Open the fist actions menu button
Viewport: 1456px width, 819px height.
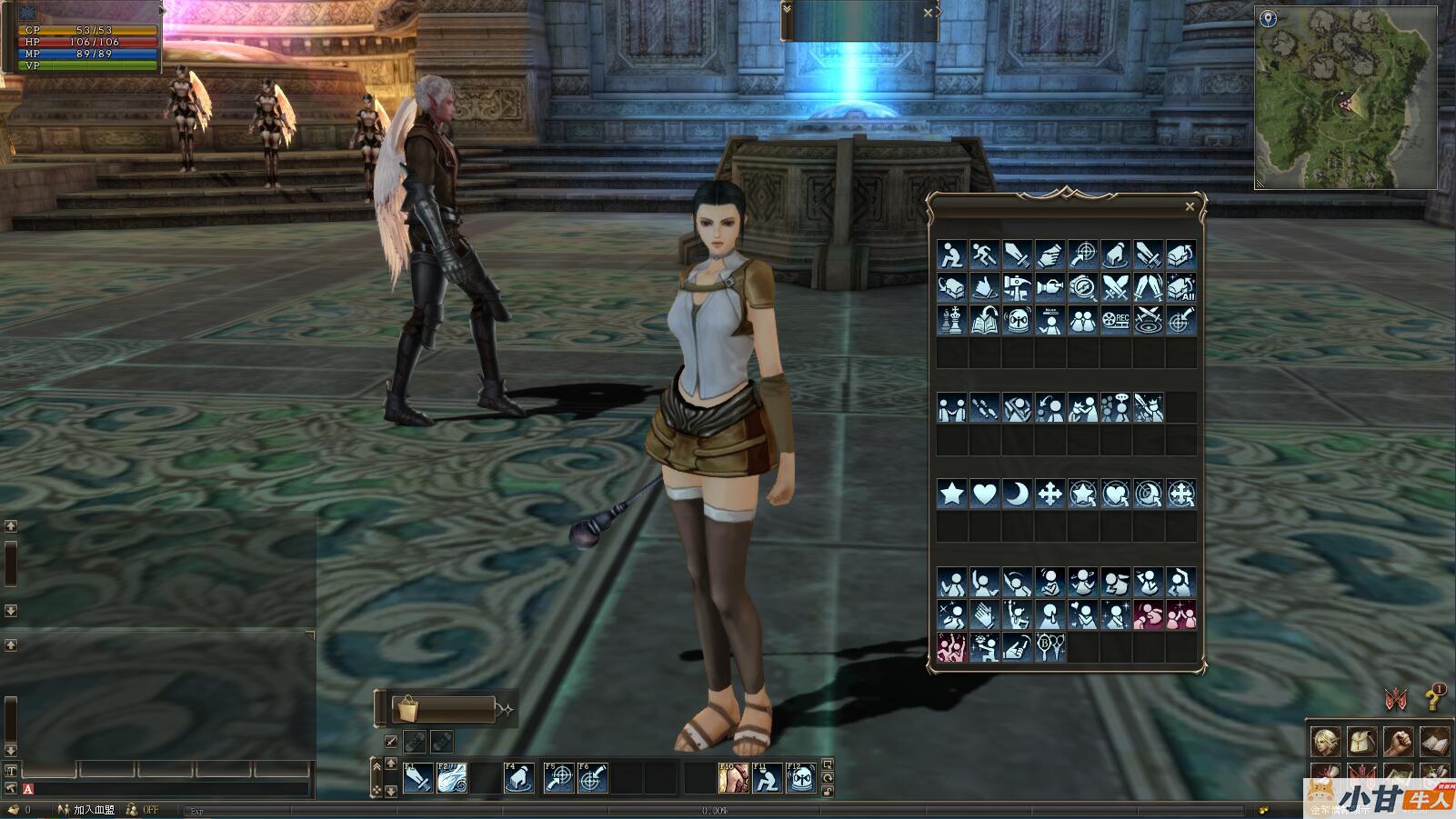click(x=1399, y=742)
